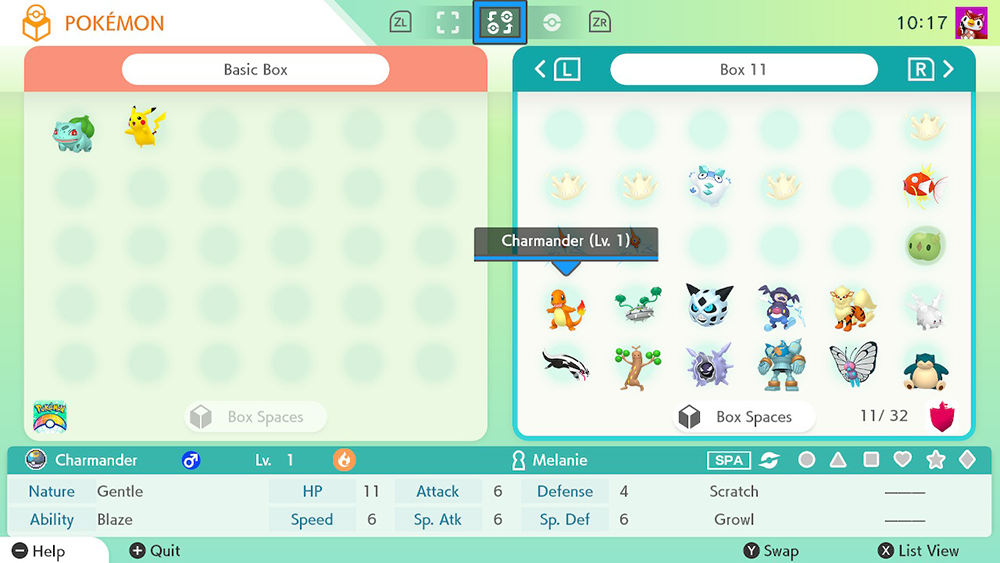Switch to the frame selection mode tab
Viewport: 1000px width, 563px height.
447,22
